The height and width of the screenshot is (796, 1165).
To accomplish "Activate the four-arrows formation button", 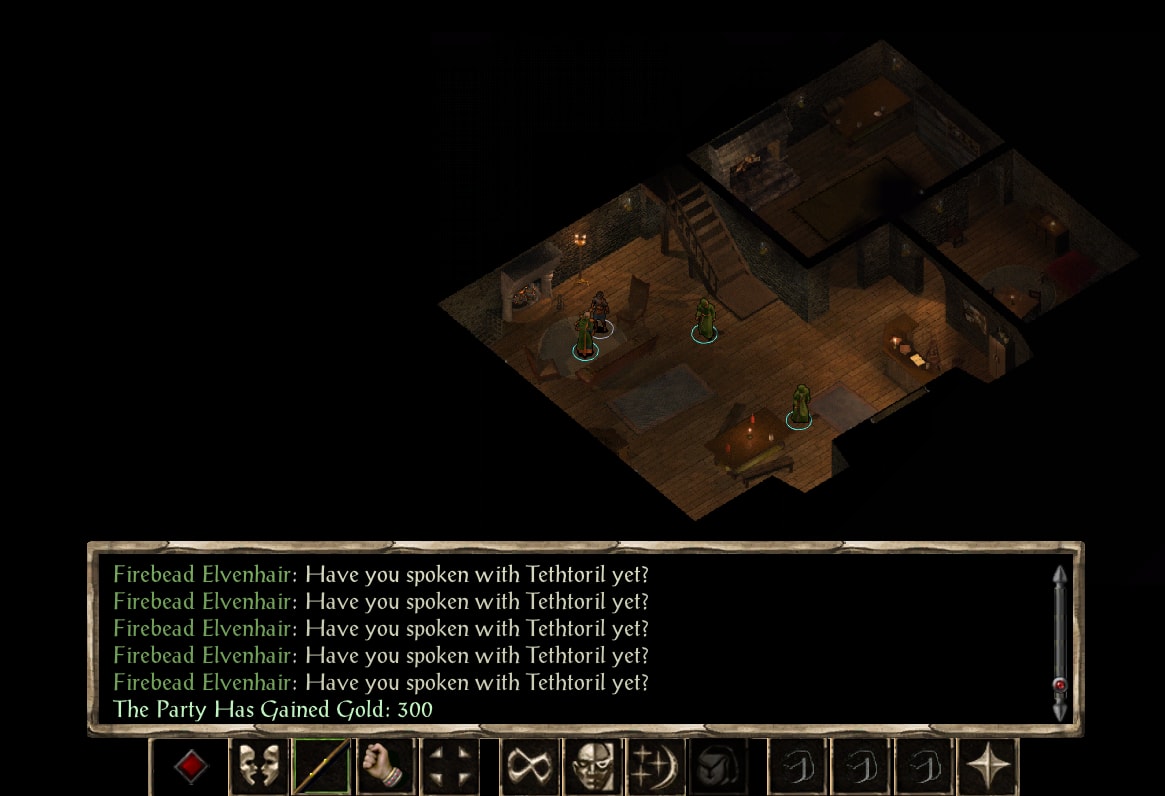I will click(449, 767).
